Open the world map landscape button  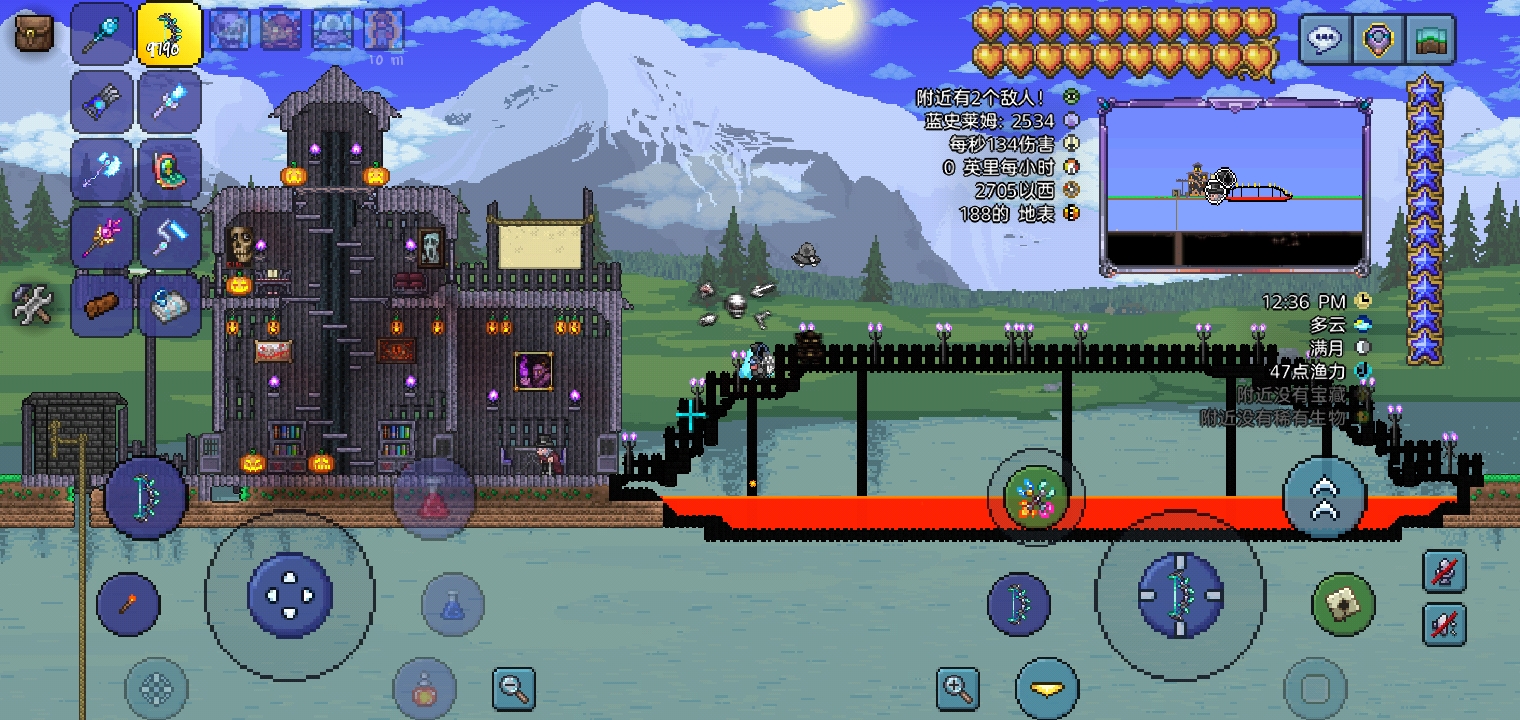point(1429,40)
